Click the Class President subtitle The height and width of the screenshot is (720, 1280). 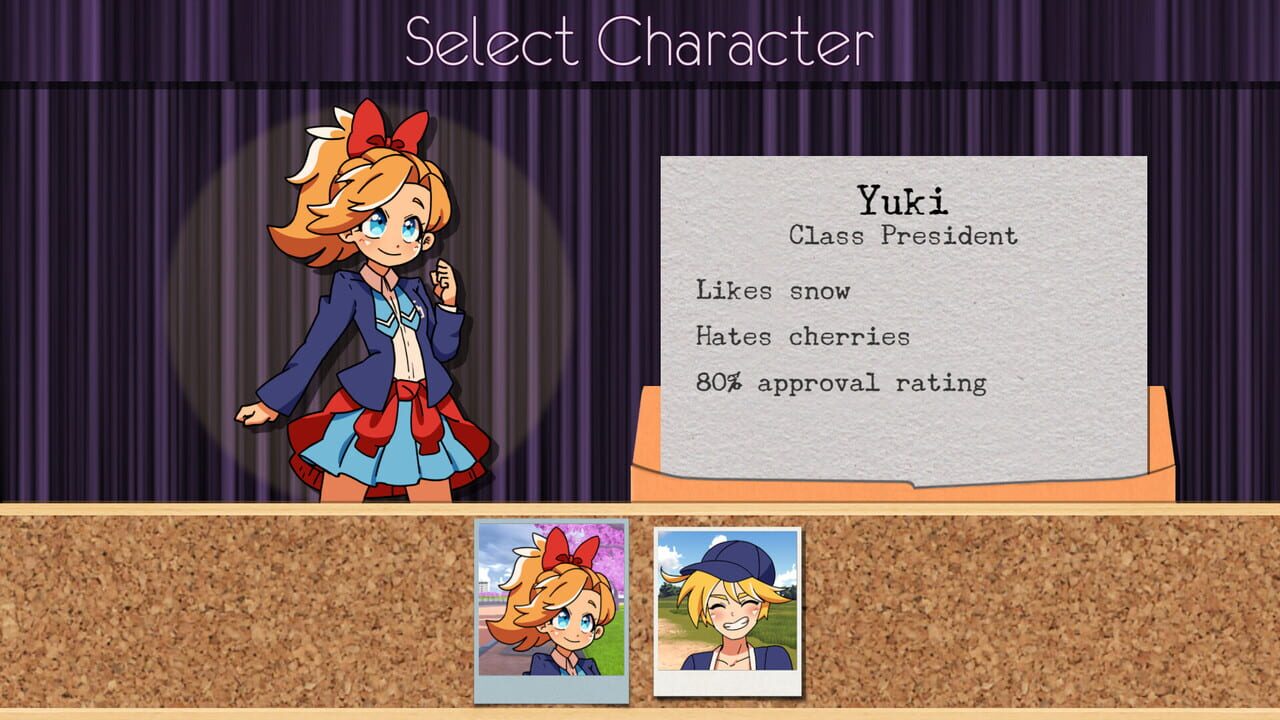coord(902,236)
